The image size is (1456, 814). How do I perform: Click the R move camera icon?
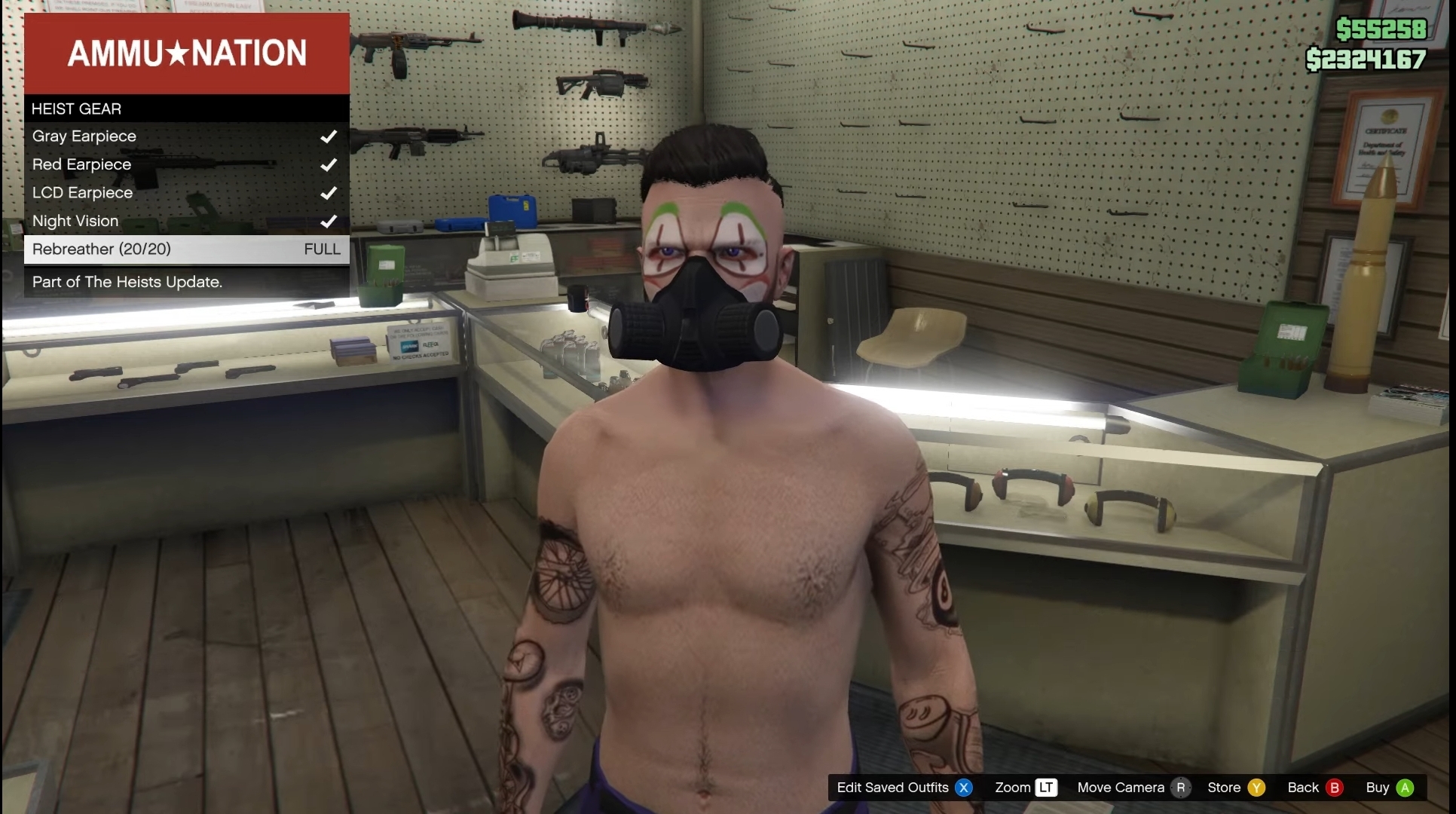coord(1180,788)
